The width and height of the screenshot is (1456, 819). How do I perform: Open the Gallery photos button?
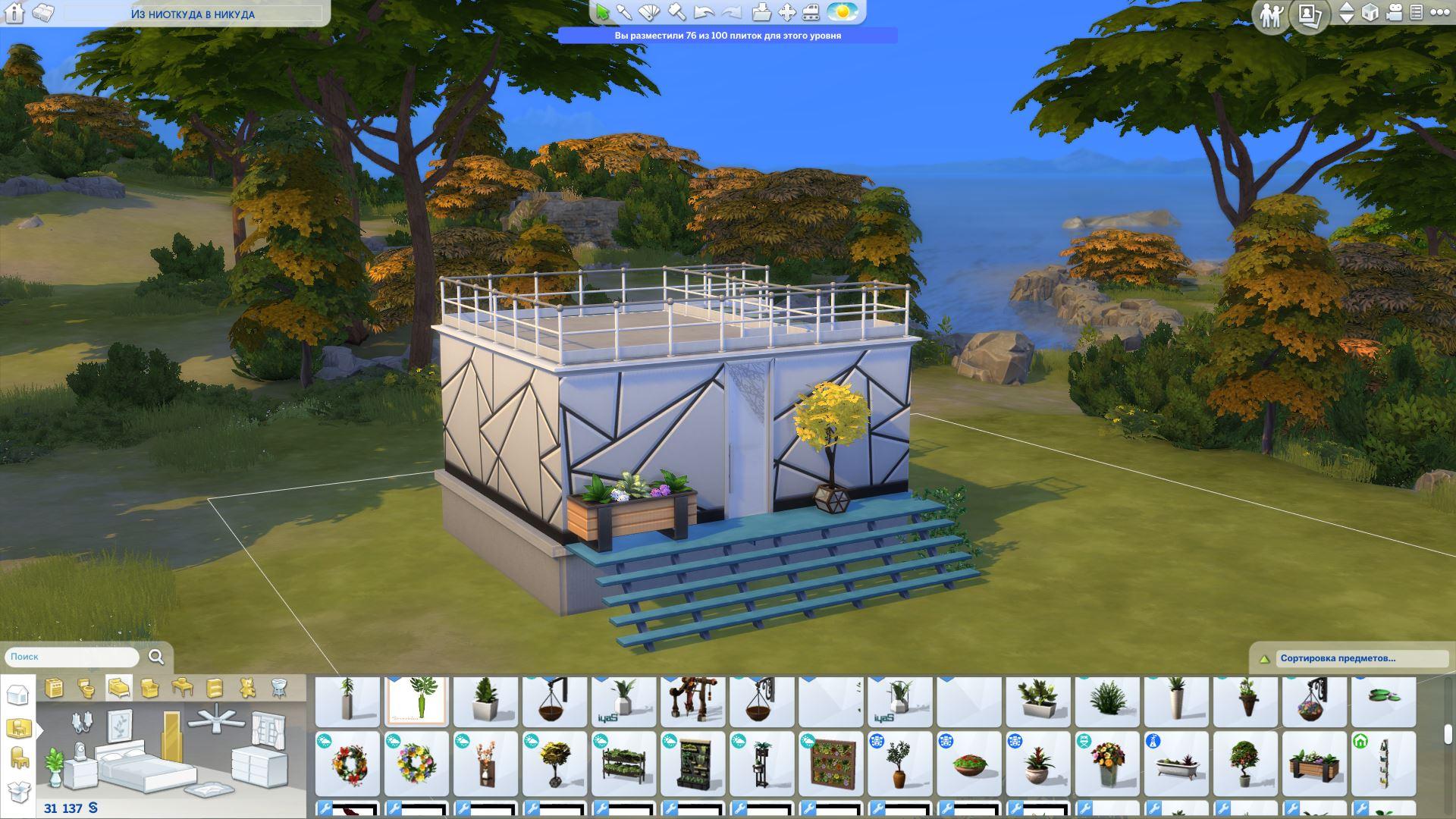click(1310, 14)
